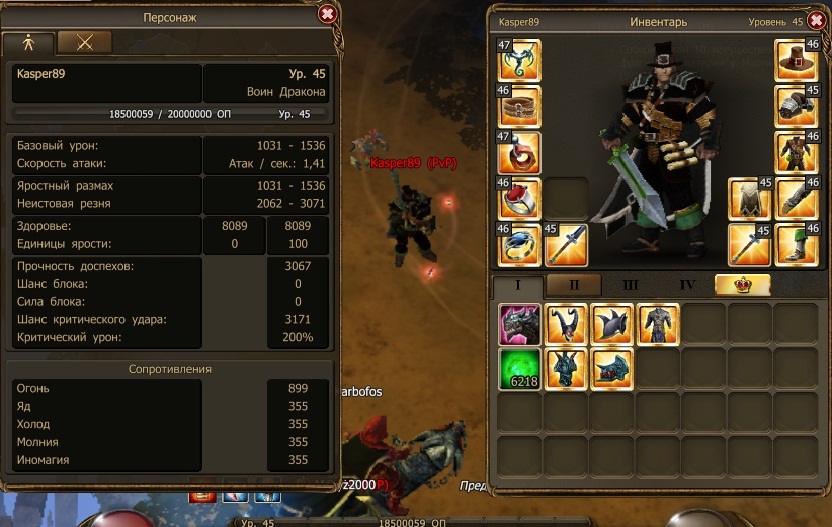This screenshot has height=527, width=832.
Task: Select the equipped torso armor slot
Action: tap(797, 152)
